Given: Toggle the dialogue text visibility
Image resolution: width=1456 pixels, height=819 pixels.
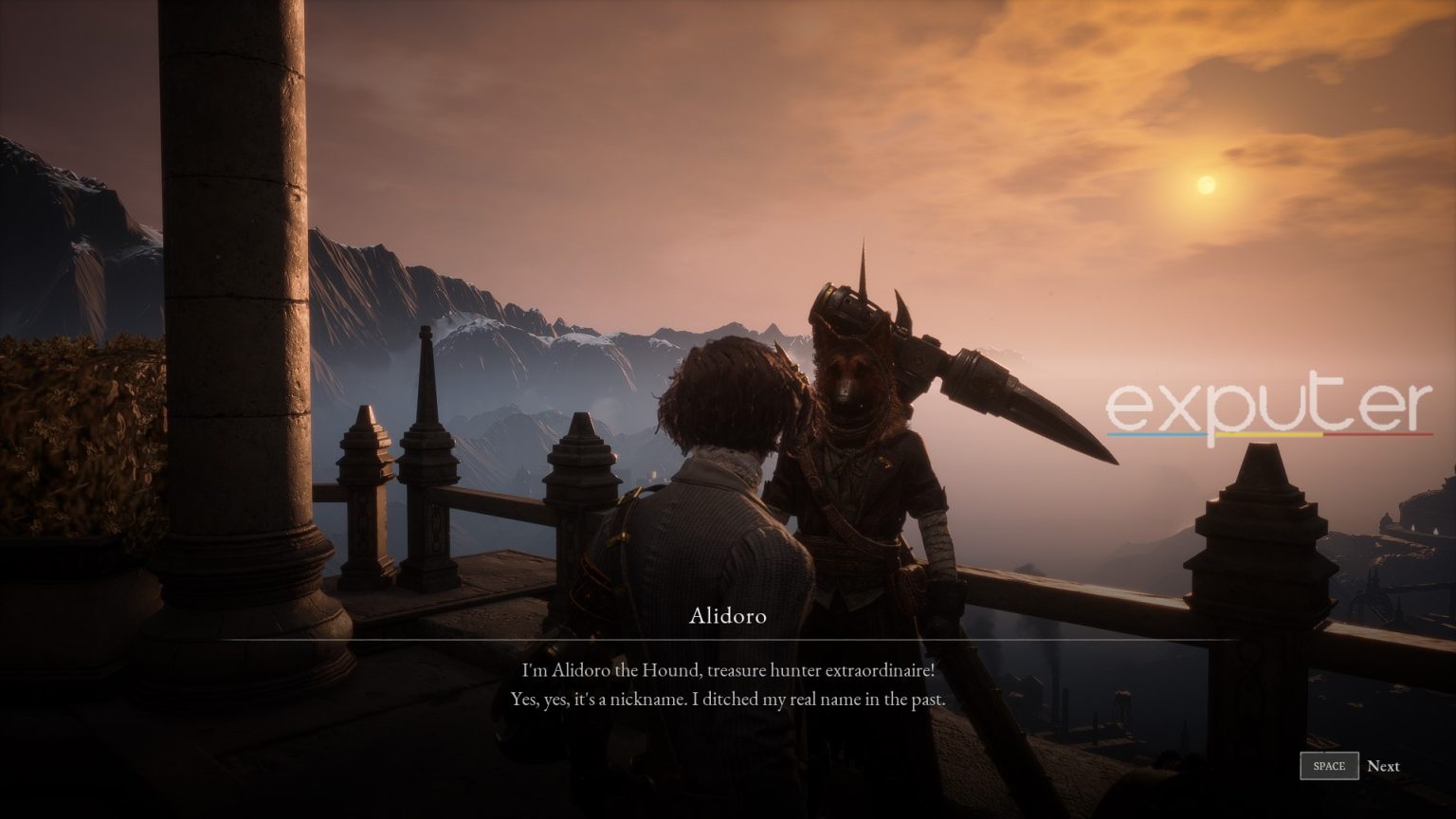Looking at the screenshot, I should point(727,684).
